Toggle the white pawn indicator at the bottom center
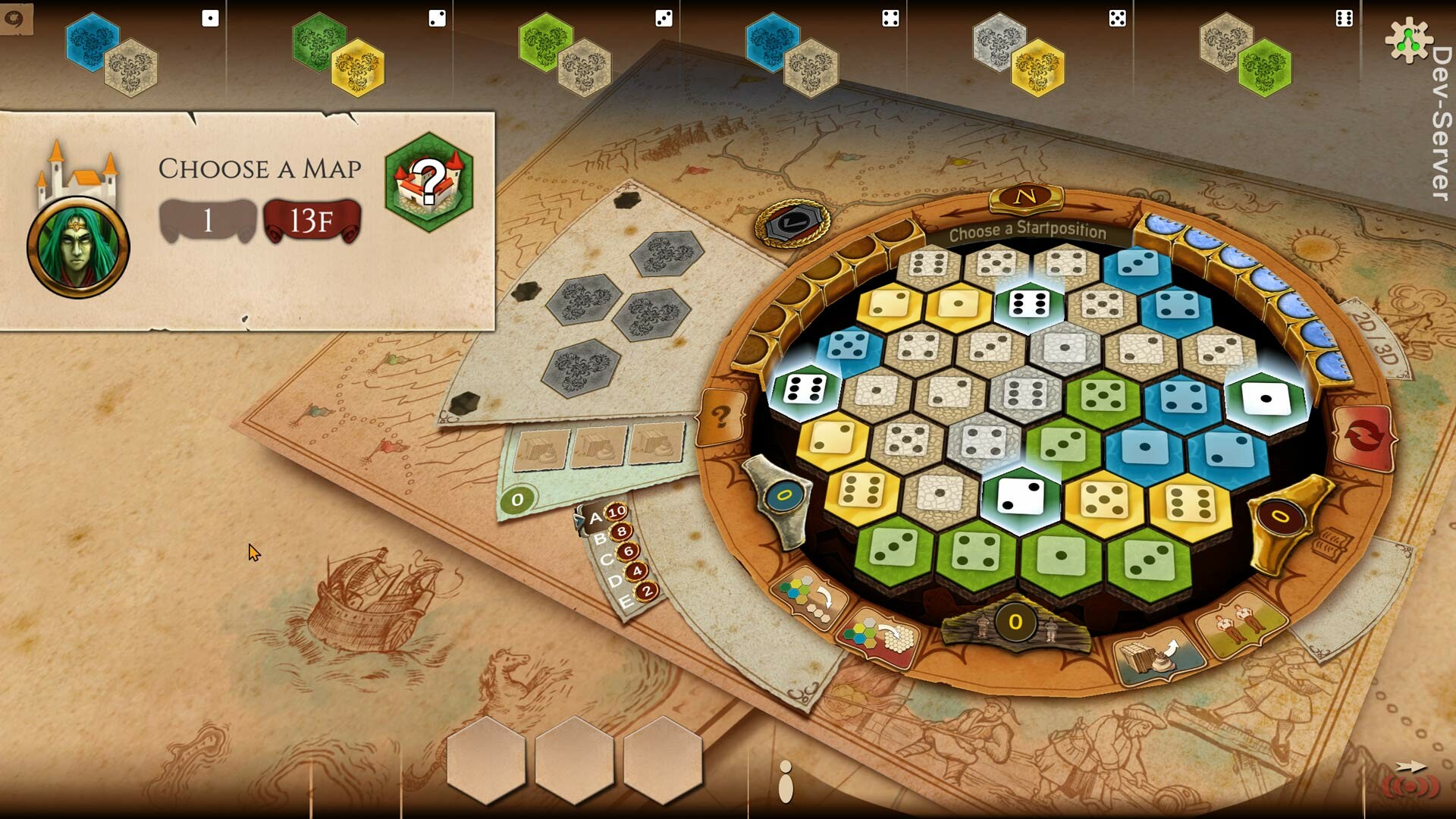 click(786, 790)
